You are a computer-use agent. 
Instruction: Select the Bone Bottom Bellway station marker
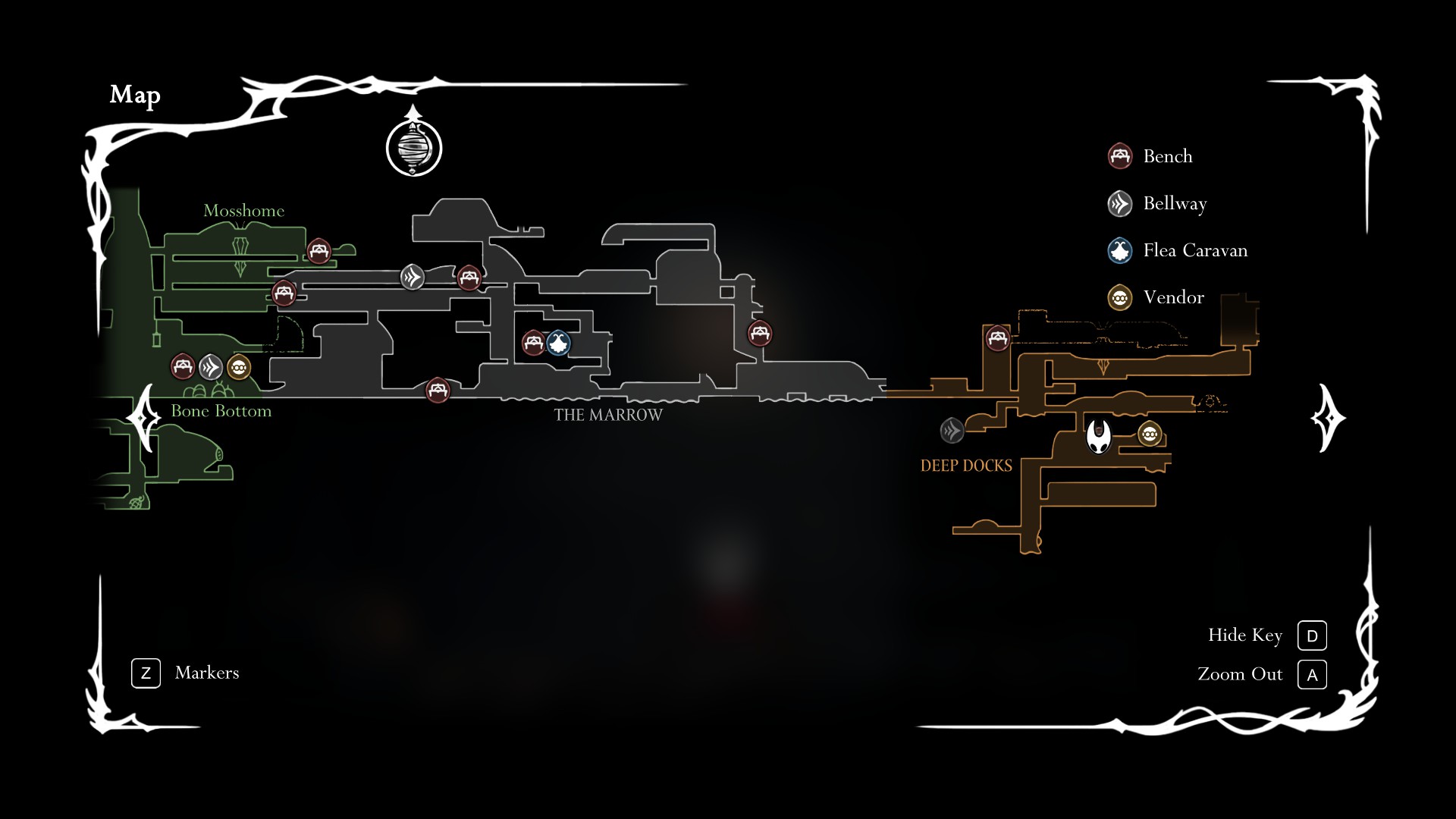click(211, 368)
